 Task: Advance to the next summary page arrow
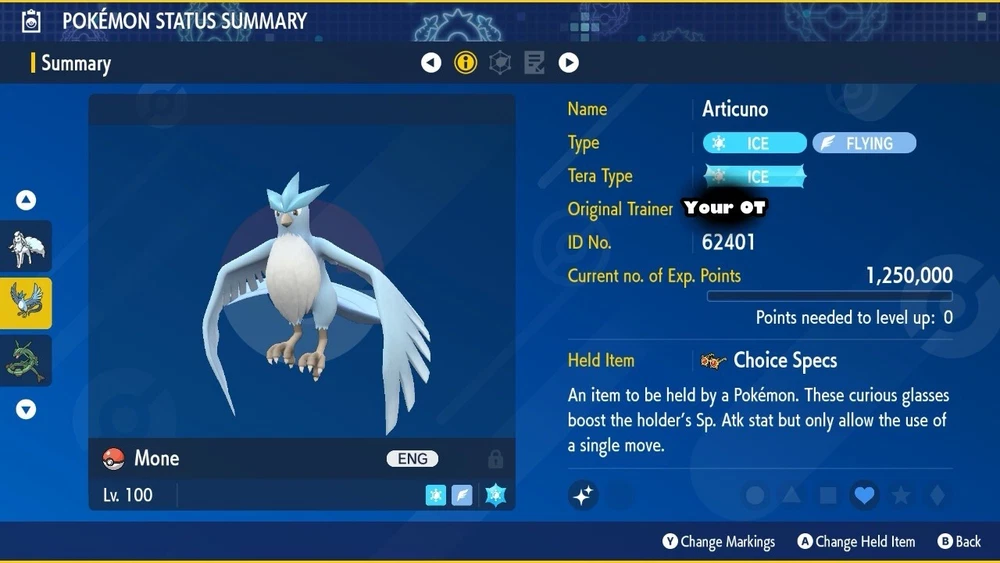coord(568,63)
